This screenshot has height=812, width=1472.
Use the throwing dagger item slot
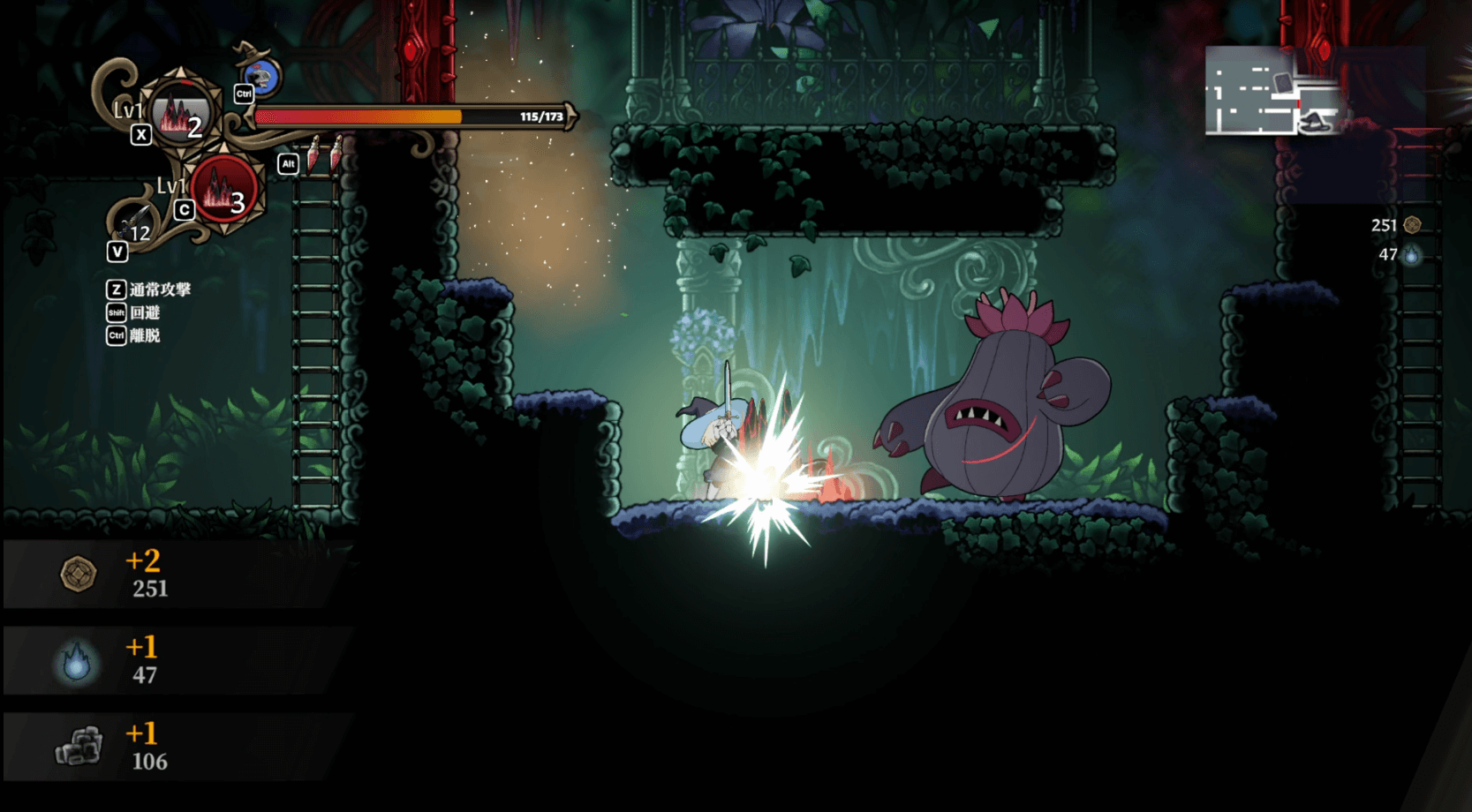click(134, 220)
